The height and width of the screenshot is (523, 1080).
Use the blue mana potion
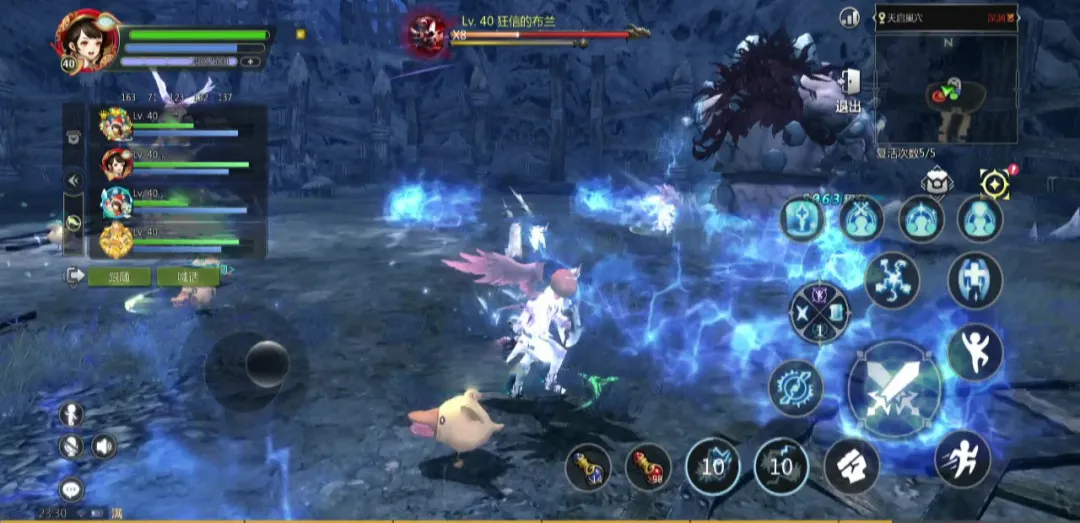point(588,466)
